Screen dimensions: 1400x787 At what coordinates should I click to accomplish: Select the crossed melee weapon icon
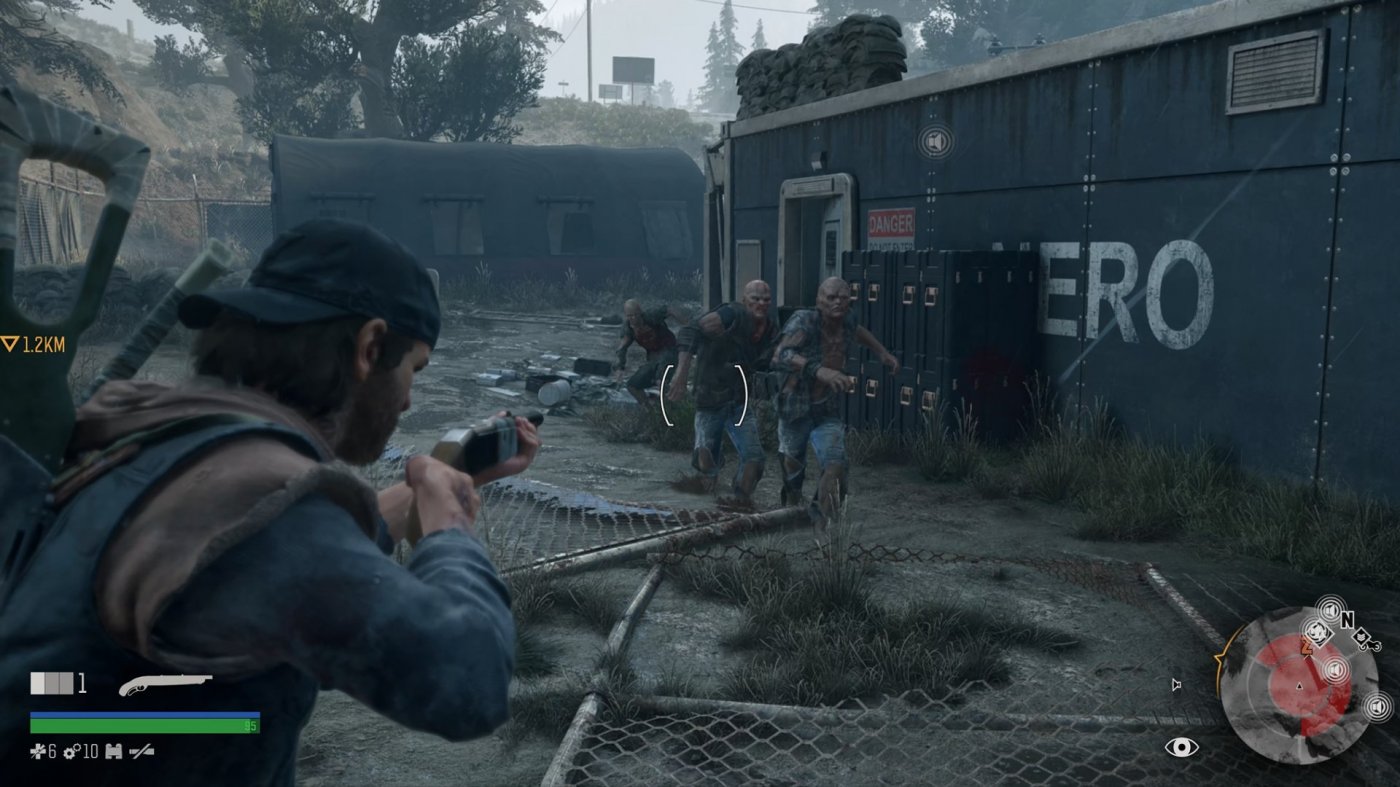click(142, 751)
